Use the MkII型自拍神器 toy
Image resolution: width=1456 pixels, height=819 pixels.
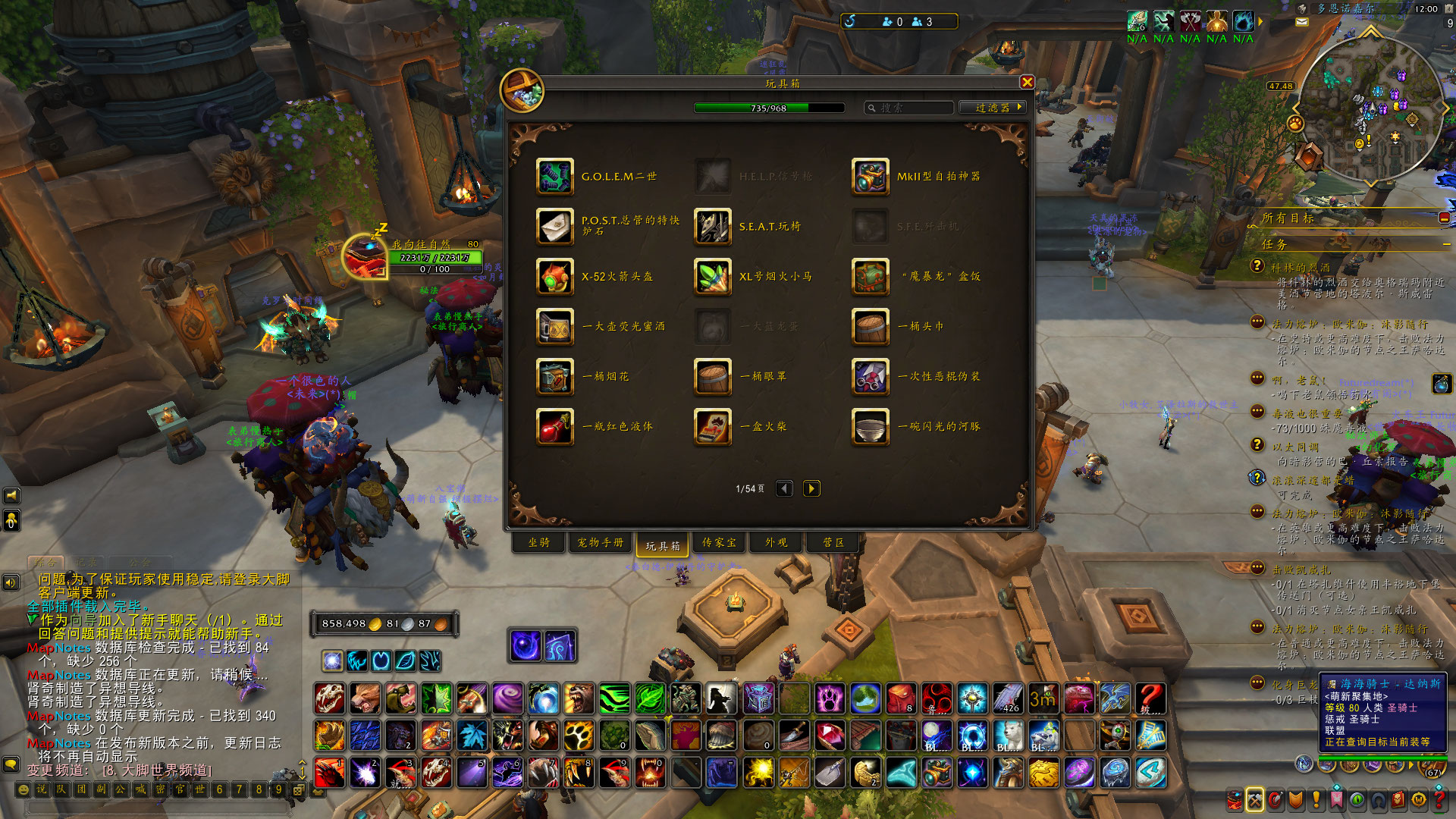click(870, 176)
